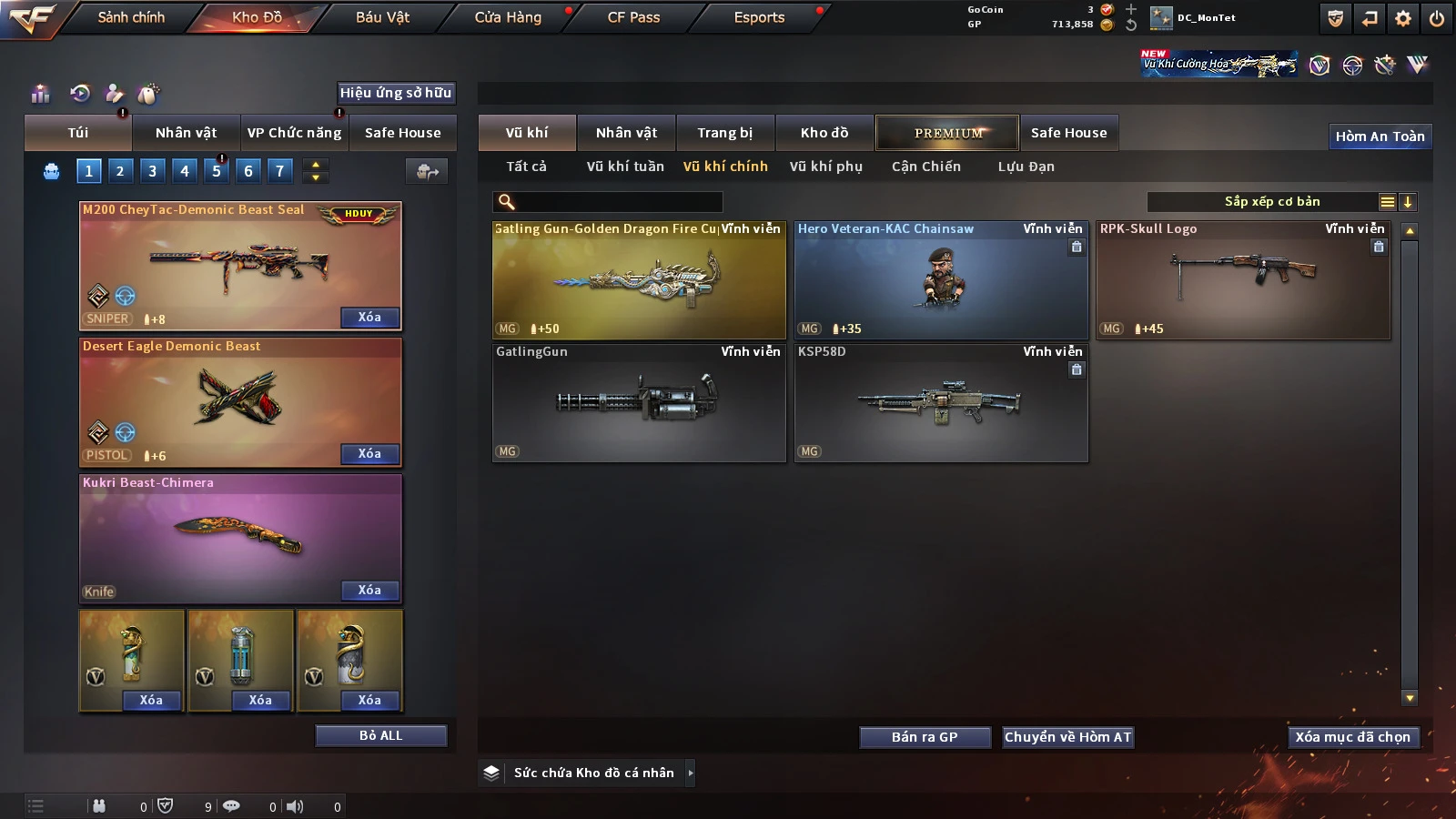Switch to the Nhân vật inventory tab
1456x819 pixels.
[x=626, y=133]
